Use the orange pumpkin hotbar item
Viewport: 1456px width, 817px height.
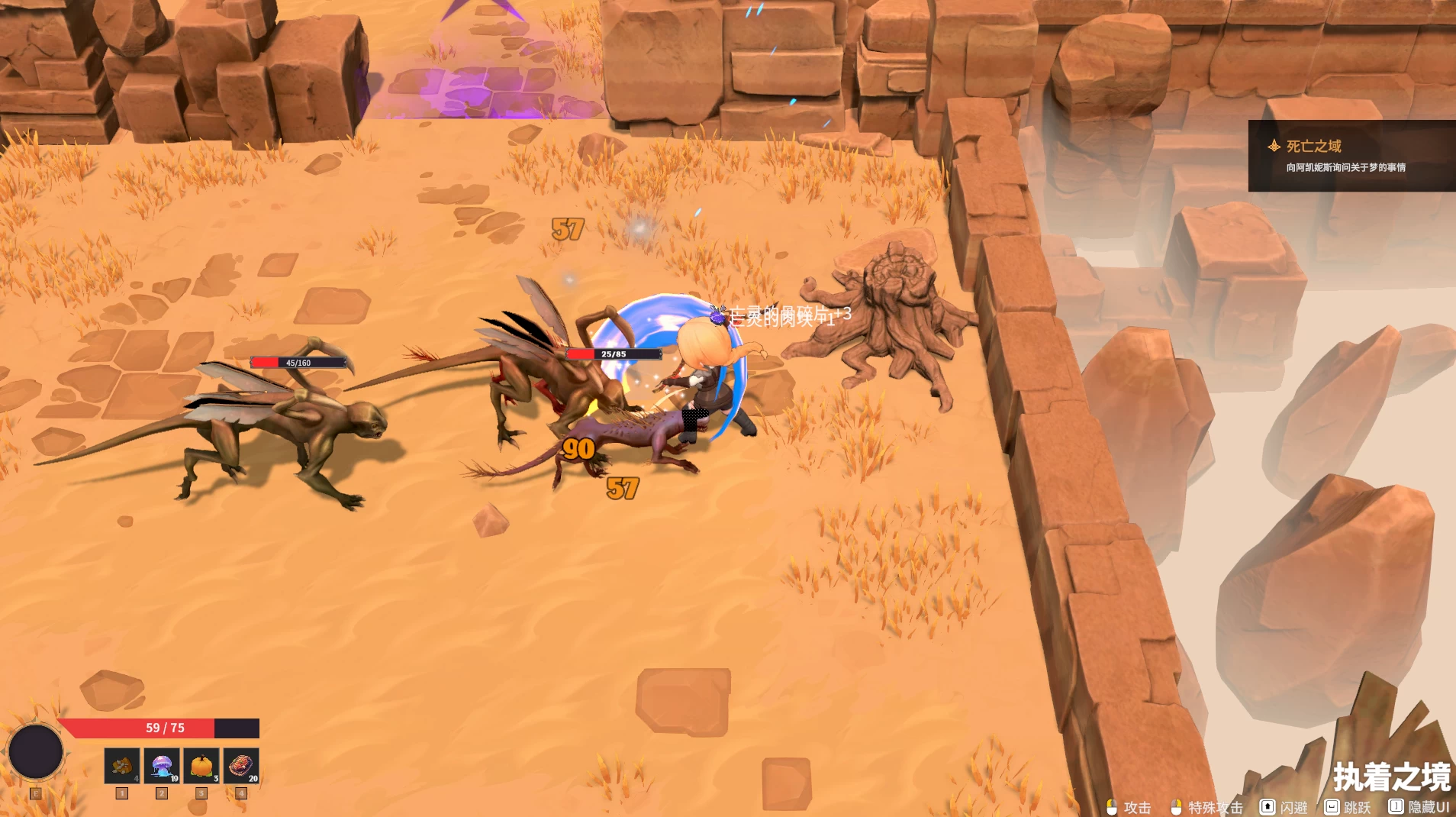pos(201,765)
